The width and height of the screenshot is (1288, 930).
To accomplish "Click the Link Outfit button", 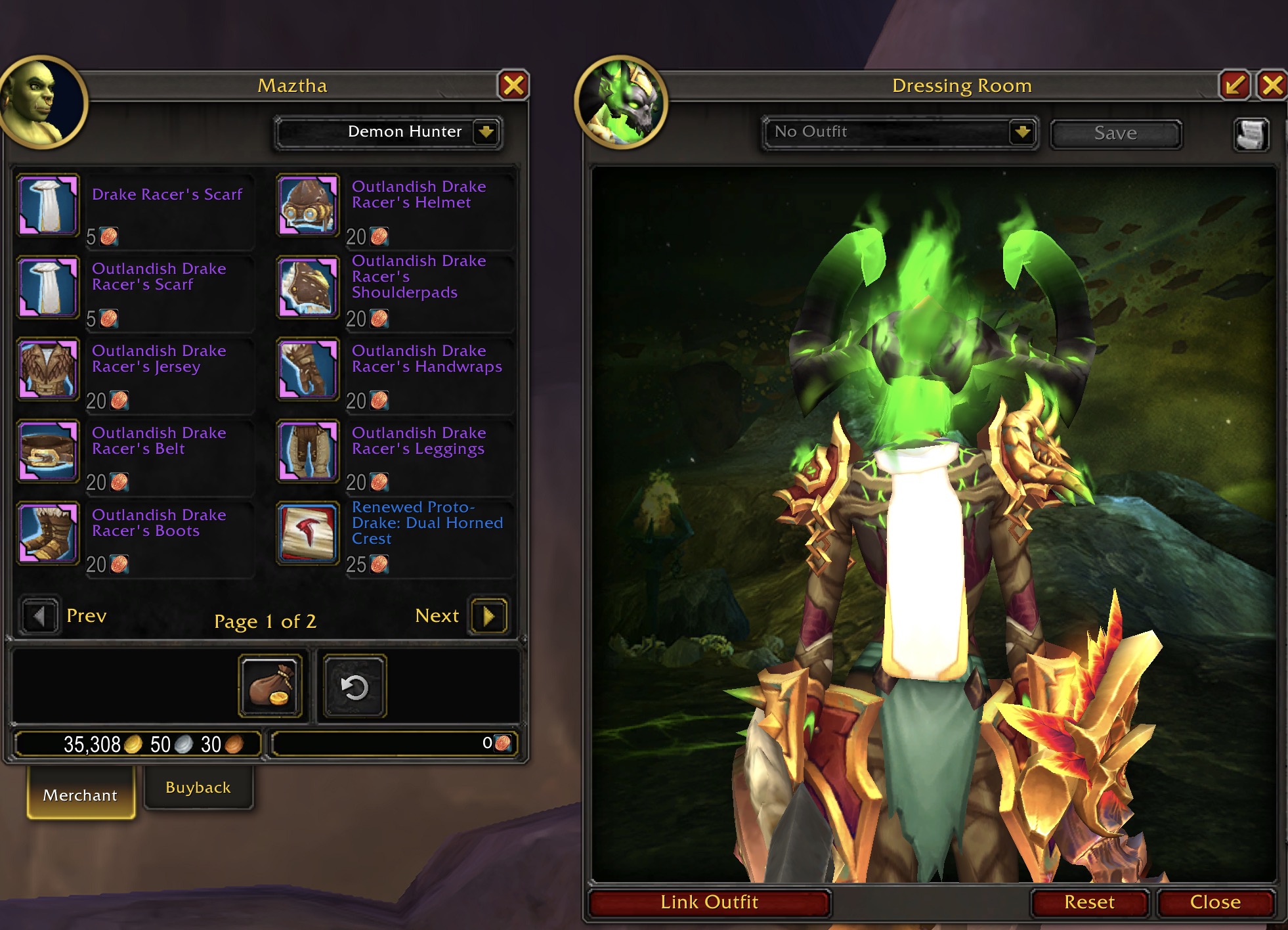I will 709,902.
